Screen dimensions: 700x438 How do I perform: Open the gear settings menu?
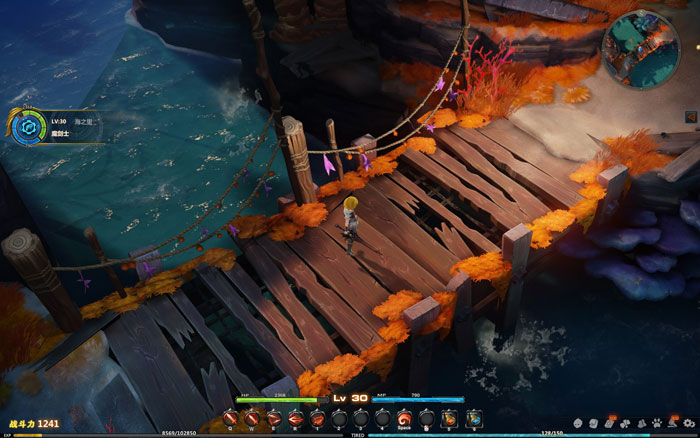689,423
